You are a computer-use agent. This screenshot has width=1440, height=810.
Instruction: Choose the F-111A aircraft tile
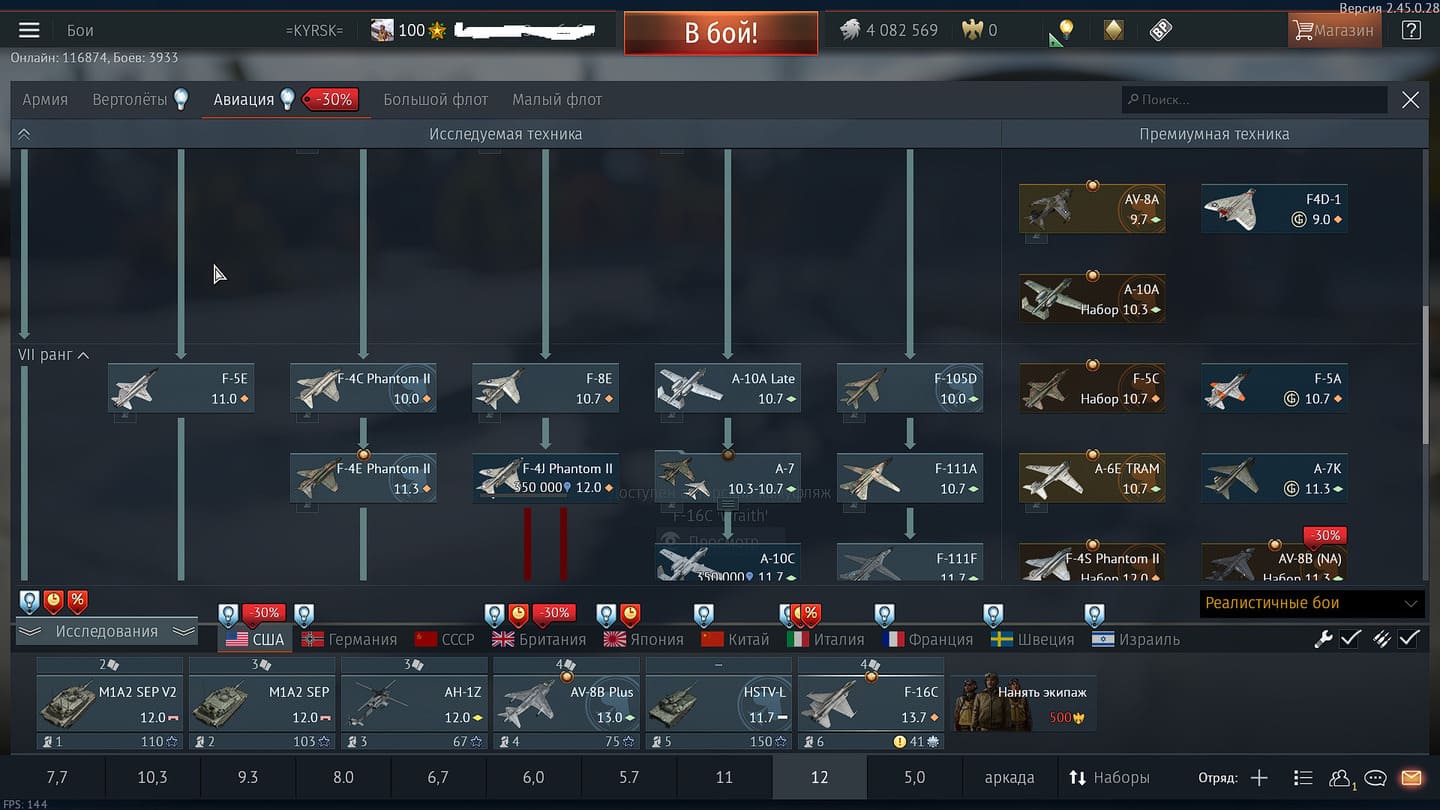click(909, 478)
